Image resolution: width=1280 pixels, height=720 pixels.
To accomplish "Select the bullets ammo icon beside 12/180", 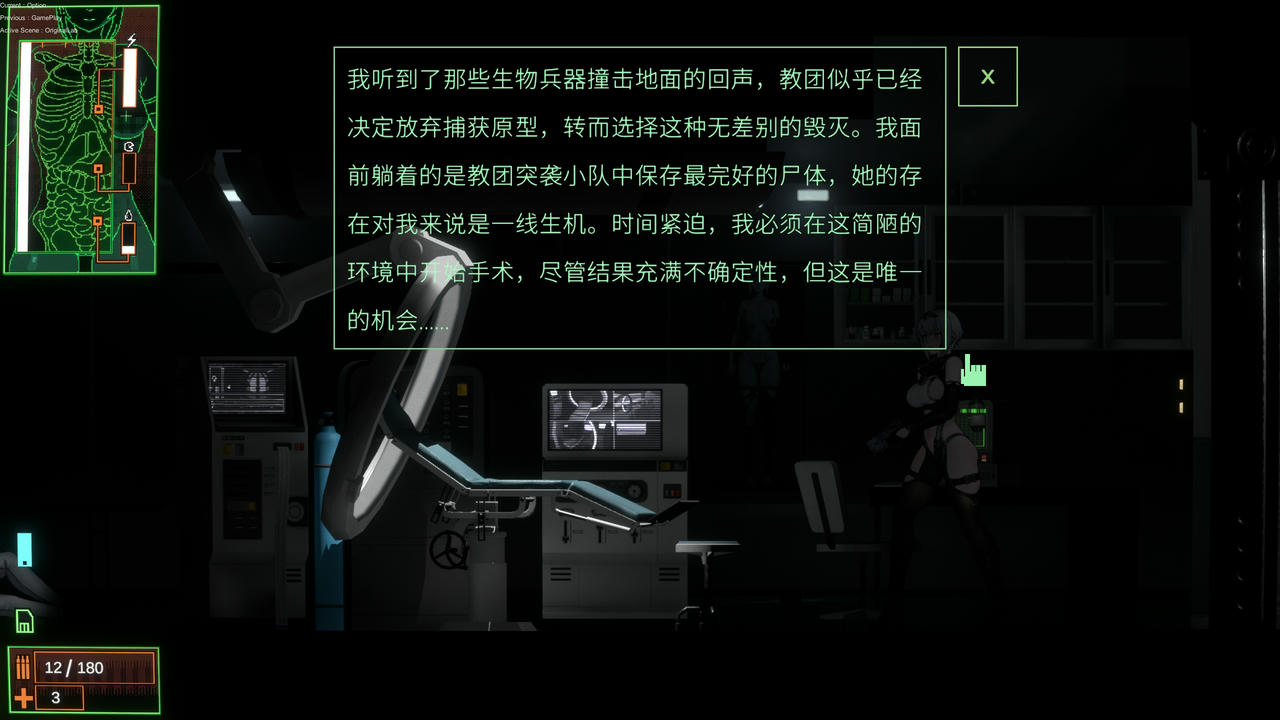I will pyautogui.click(x=23, y=665).
